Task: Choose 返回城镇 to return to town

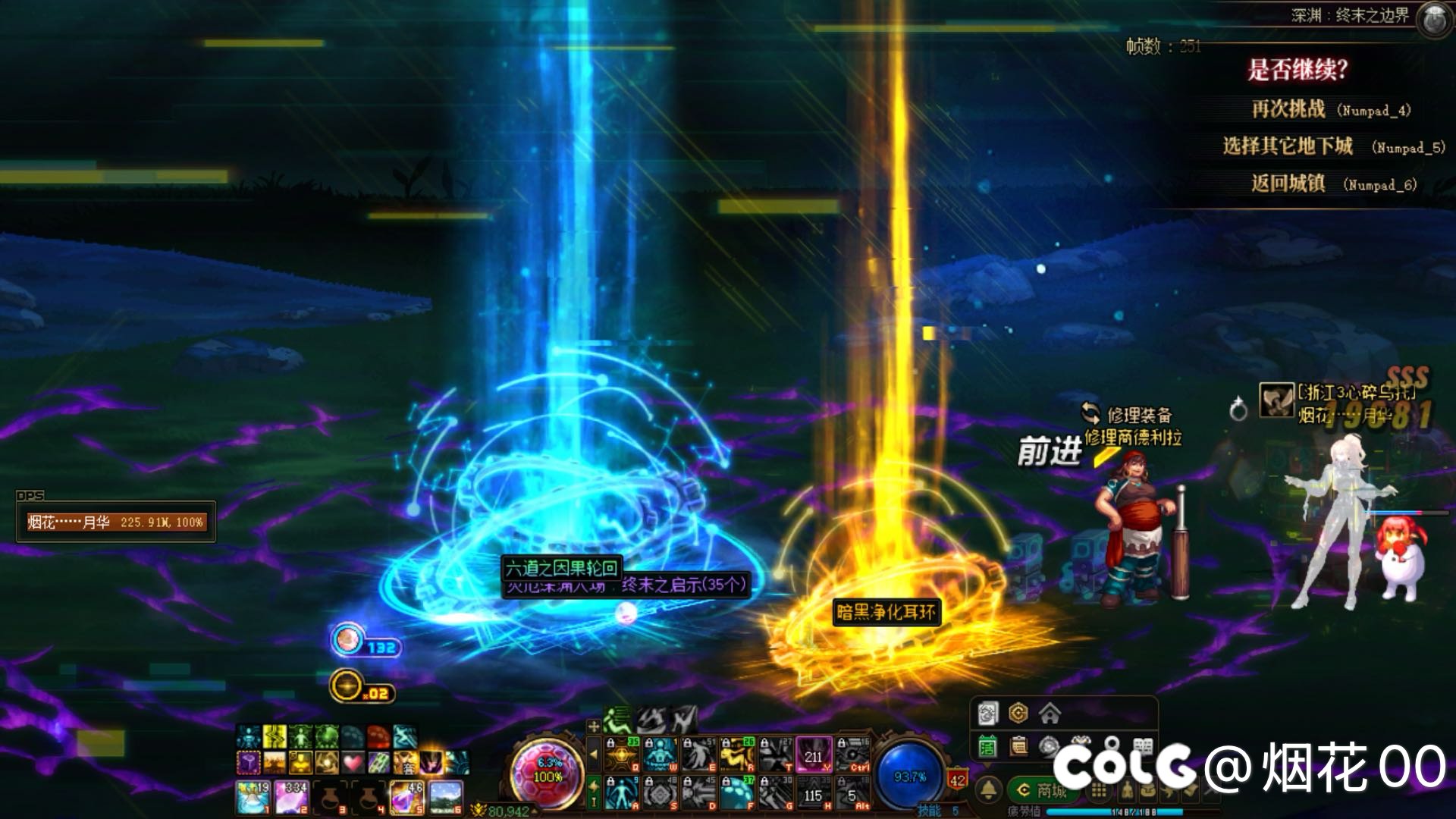Action: tap(1288, 184)
